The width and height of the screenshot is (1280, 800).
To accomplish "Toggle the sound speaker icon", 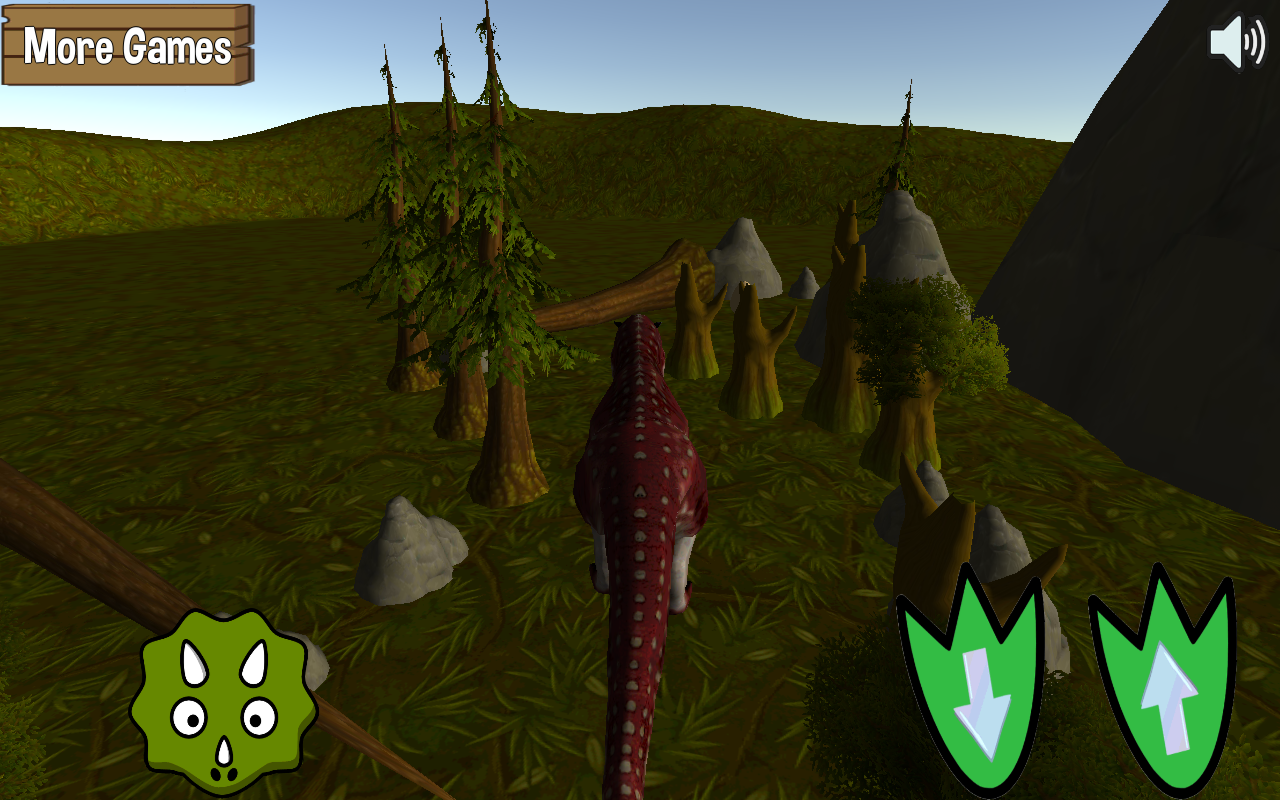I will click(x=1237, y=42).
